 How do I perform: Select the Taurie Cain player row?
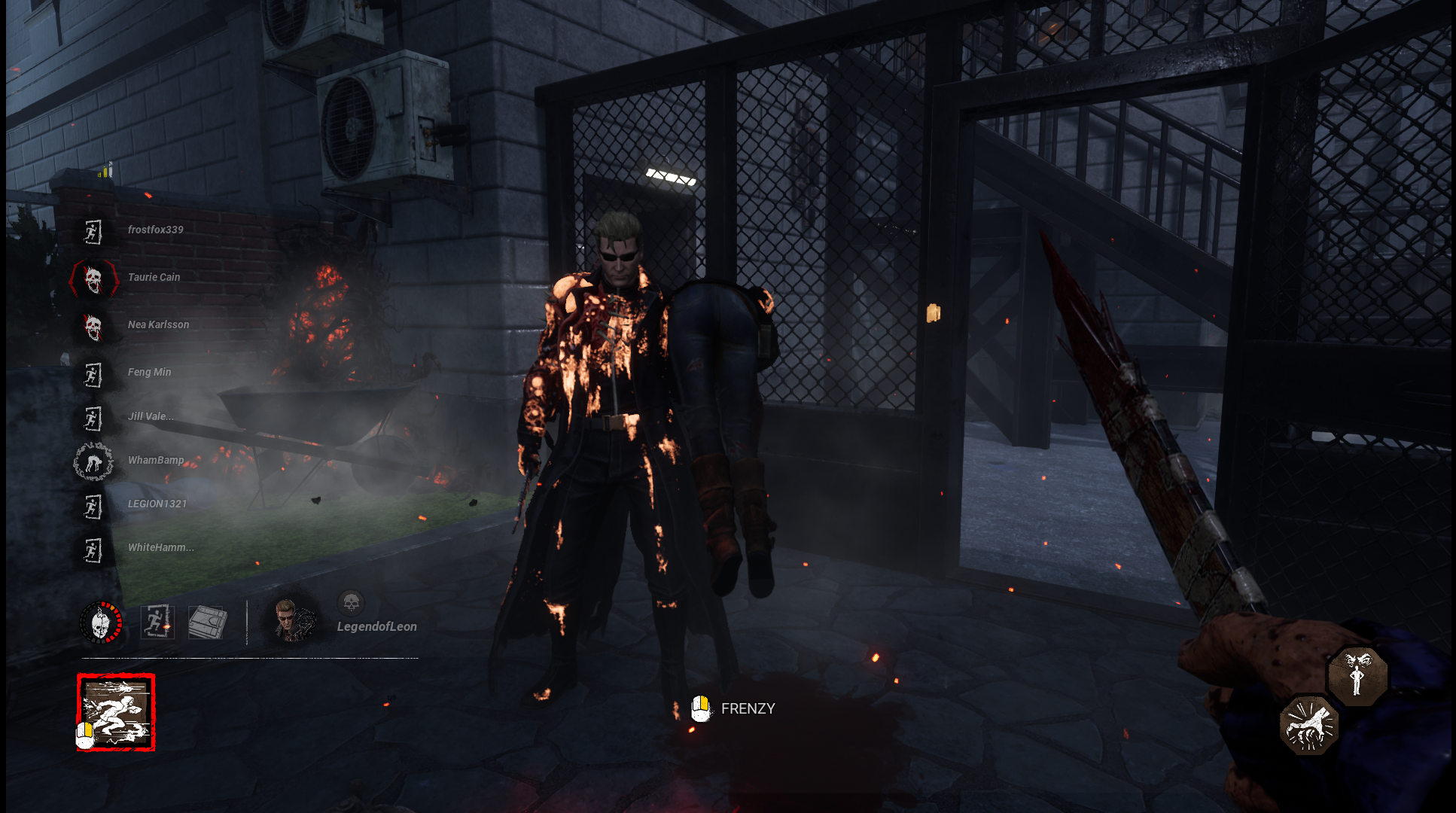[154, 277]
